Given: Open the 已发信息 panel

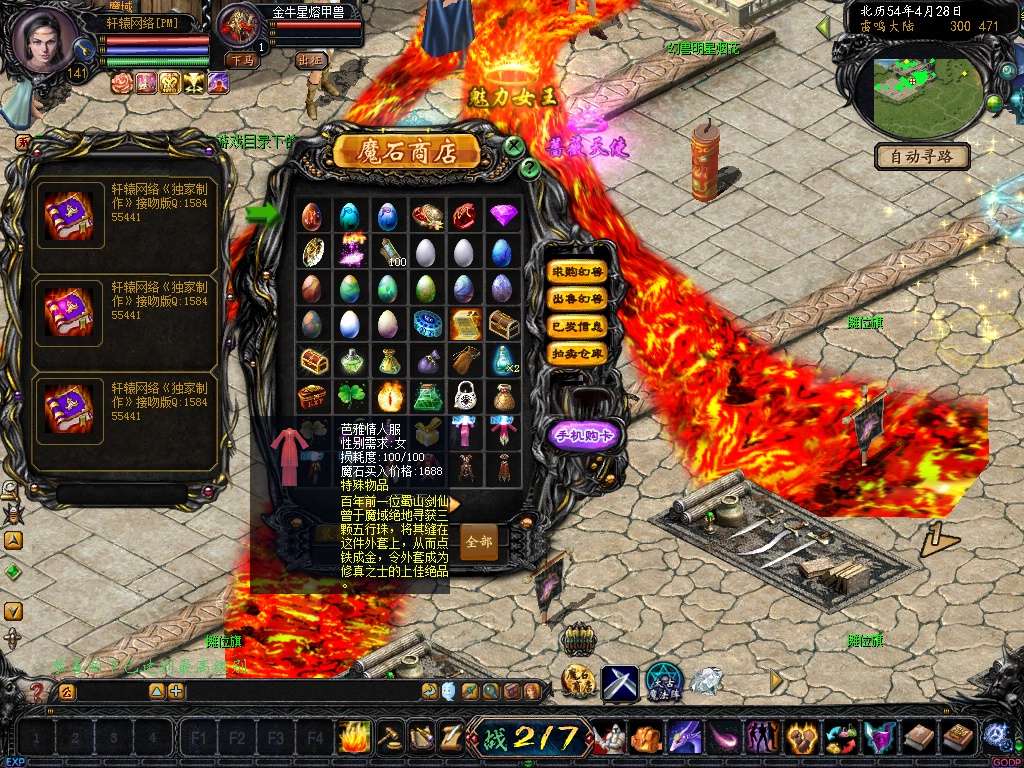Looking at the screenshot, I should (x=577, y=326).
